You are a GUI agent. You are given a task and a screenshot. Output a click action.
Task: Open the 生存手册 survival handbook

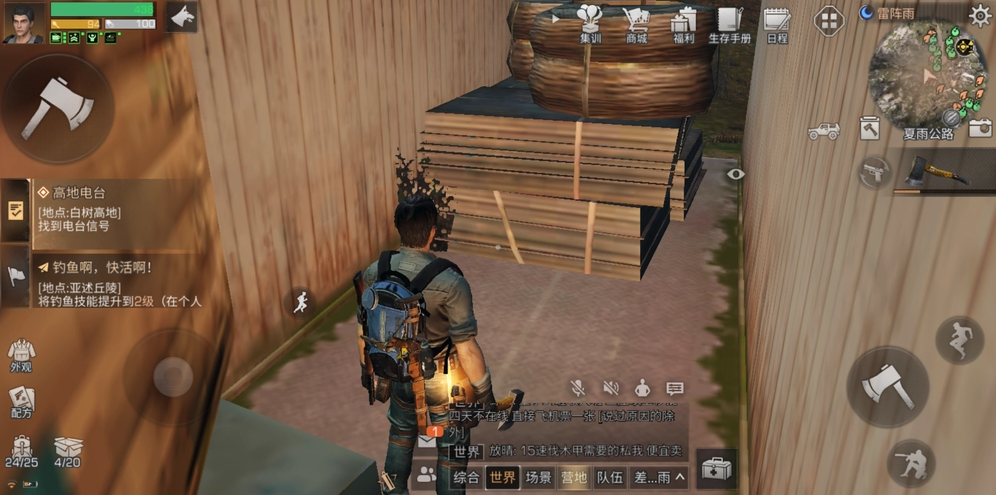(x=729, y=24)
